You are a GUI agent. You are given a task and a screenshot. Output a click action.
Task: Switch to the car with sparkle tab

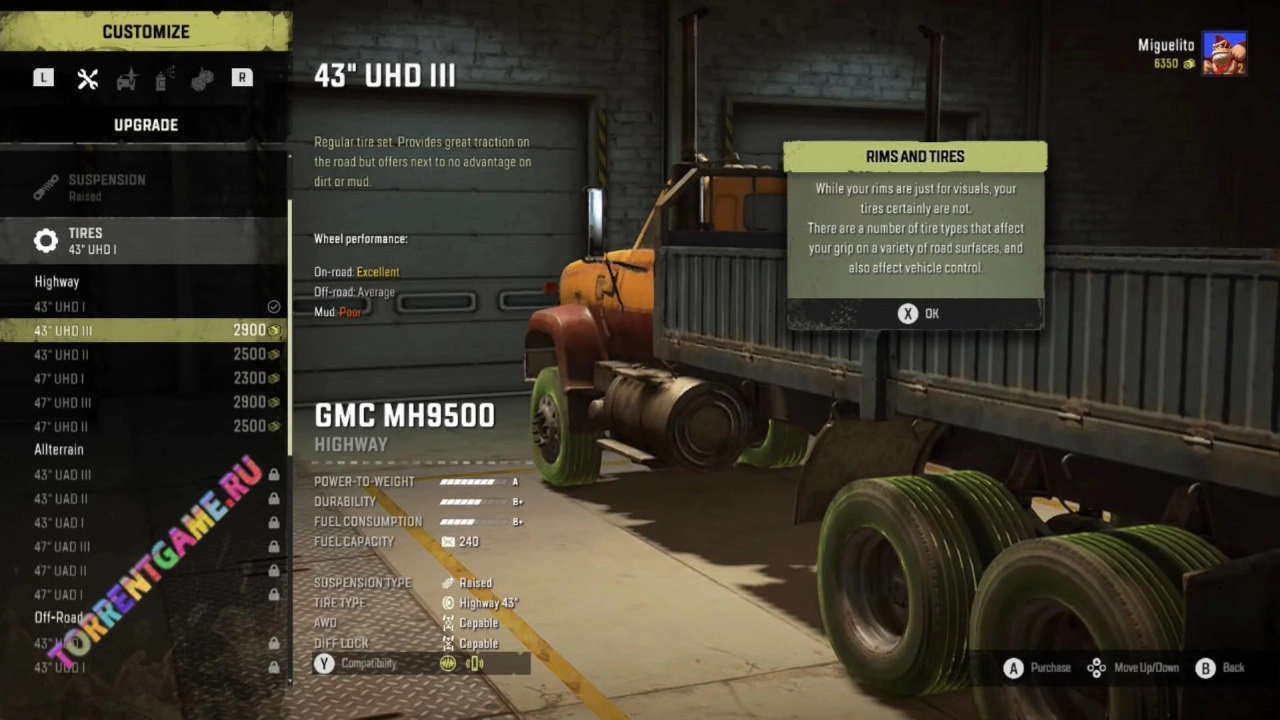(127, 79)
